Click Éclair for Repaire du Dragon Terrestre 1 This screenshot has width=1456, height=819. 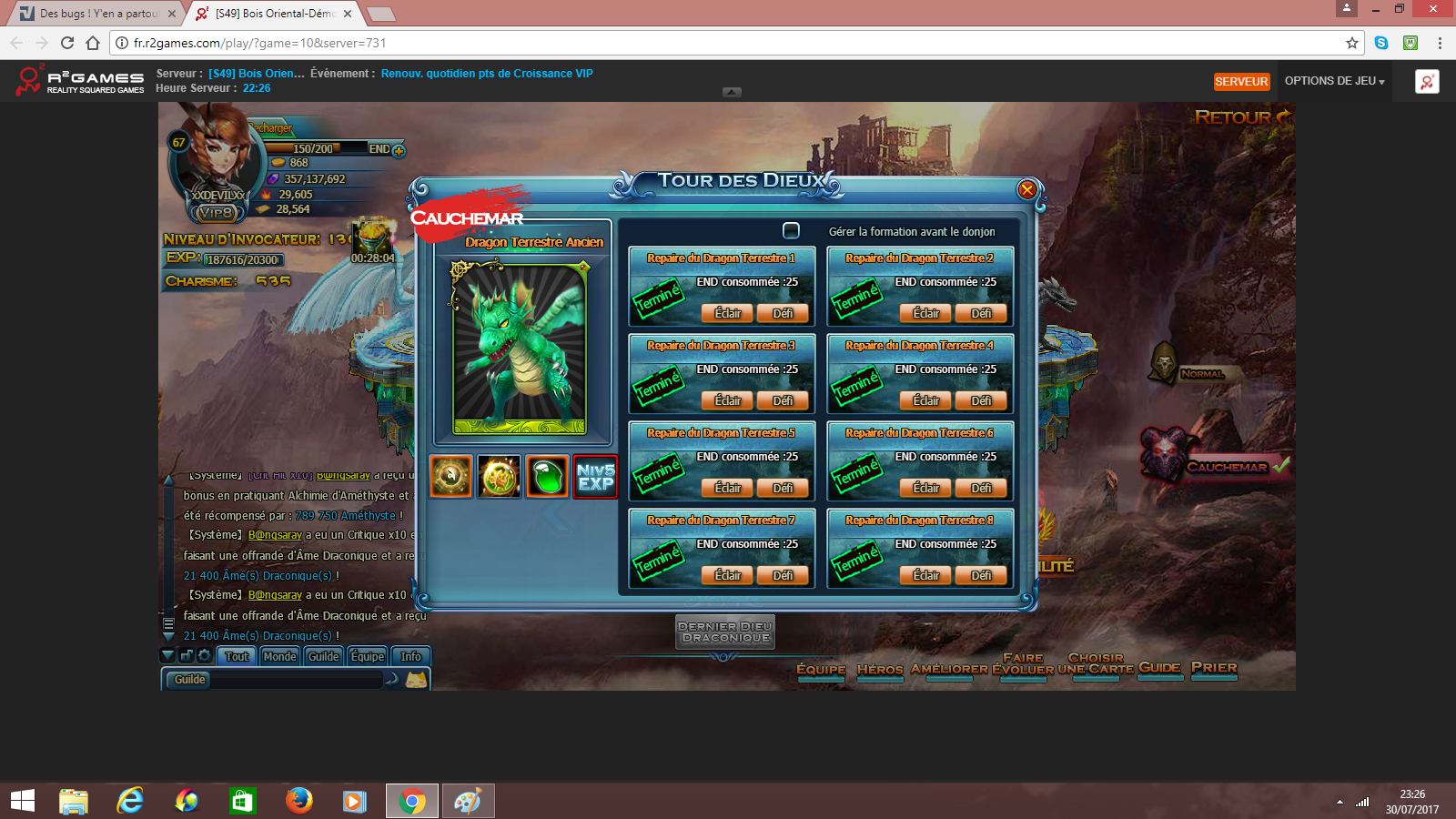click(727, 314)
